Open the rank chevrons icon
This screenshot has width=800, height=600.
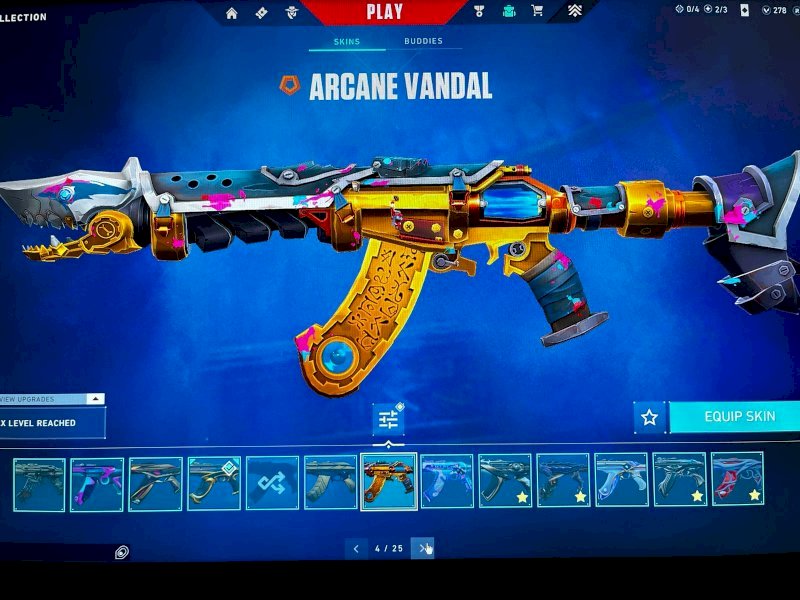coord(576,12)
